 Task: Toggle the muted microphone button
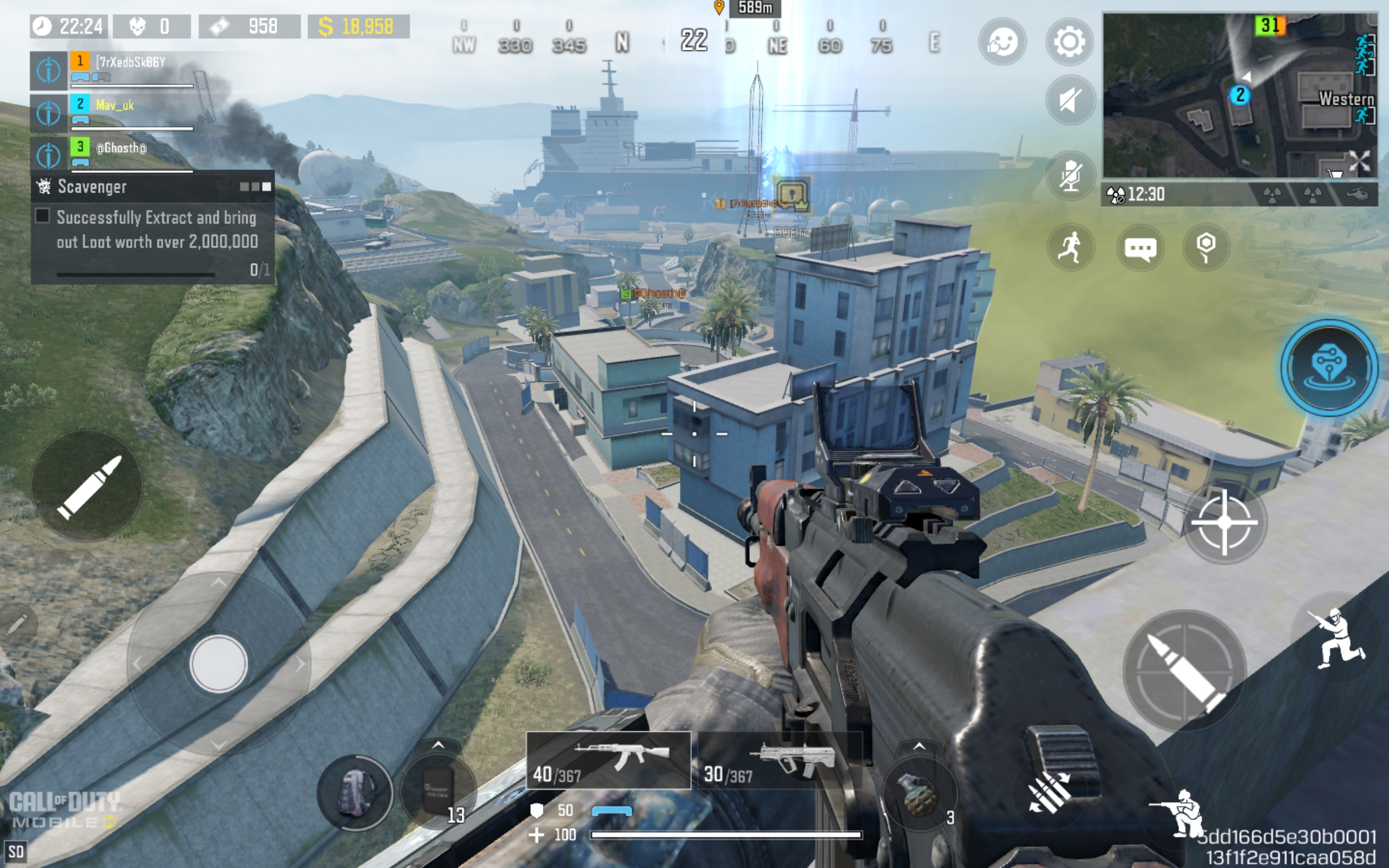(1070, 175)
